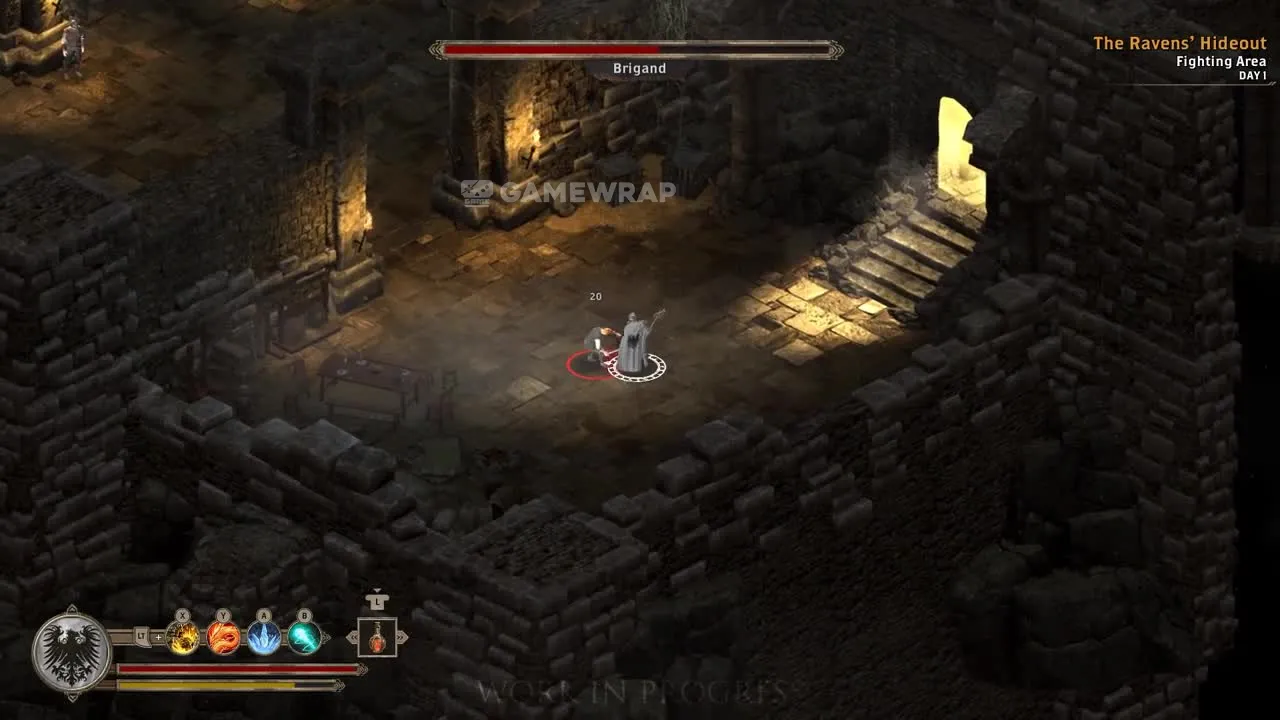Trigger the teal energy orb spell

tap(304, 637)
